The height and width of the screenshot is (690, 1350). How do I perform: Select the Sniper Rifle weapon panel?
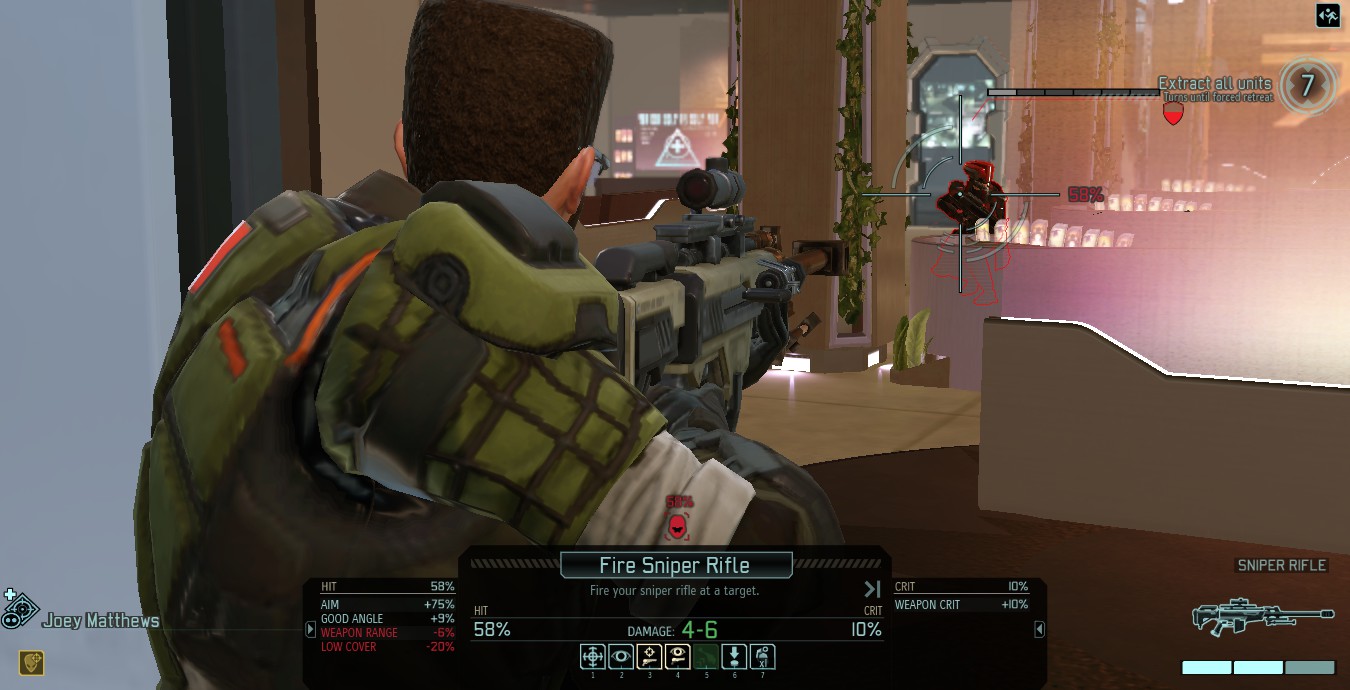(1263, 615)
